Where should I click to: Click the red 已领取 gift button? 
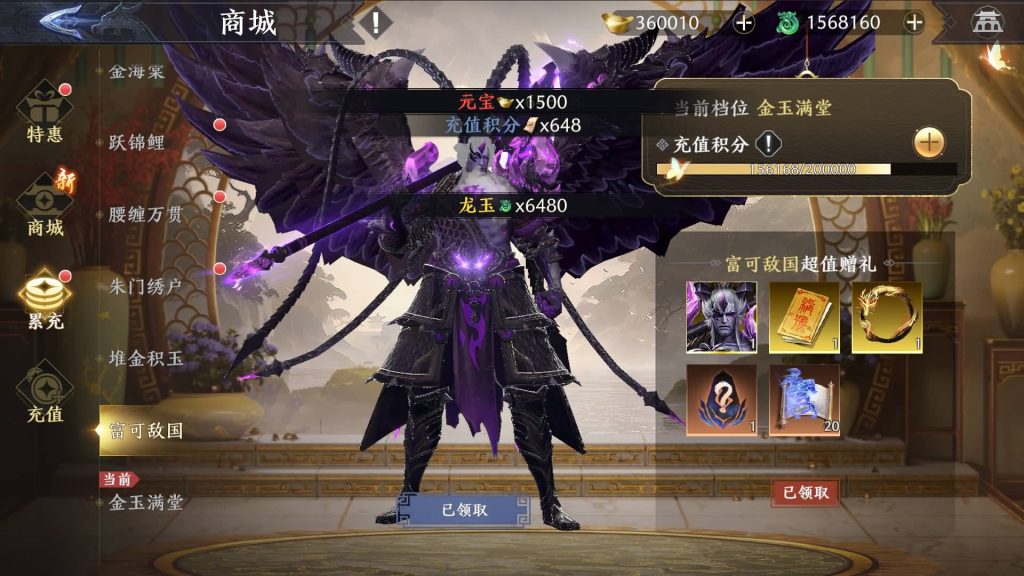click(805, 492)
